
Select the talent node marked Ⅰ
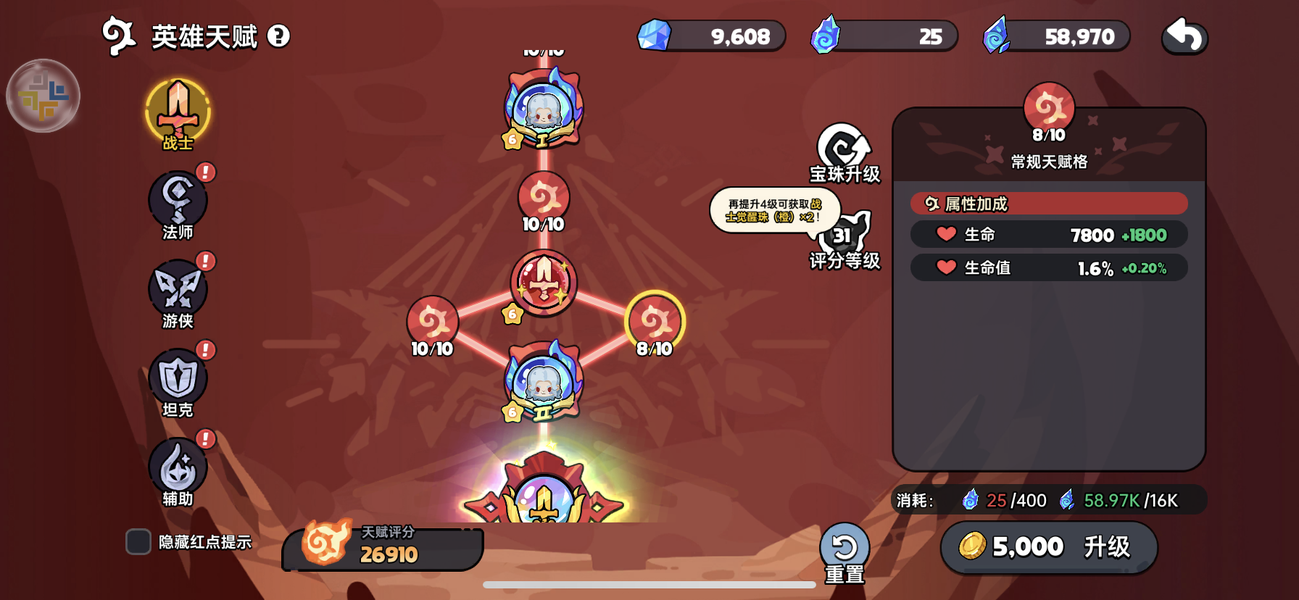[543, 110]
